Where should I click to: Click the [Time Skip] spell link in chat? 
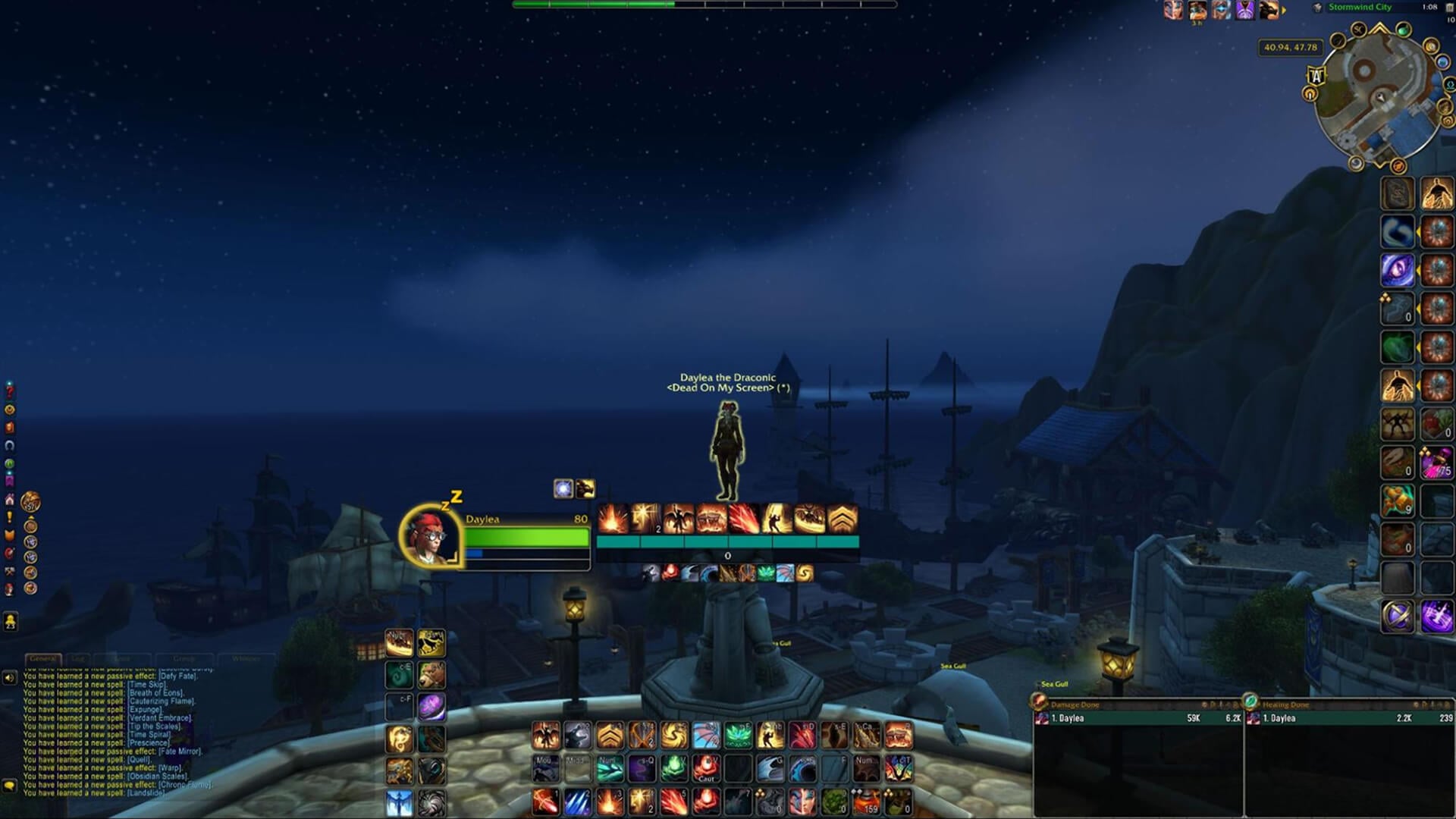coord(147,684)
